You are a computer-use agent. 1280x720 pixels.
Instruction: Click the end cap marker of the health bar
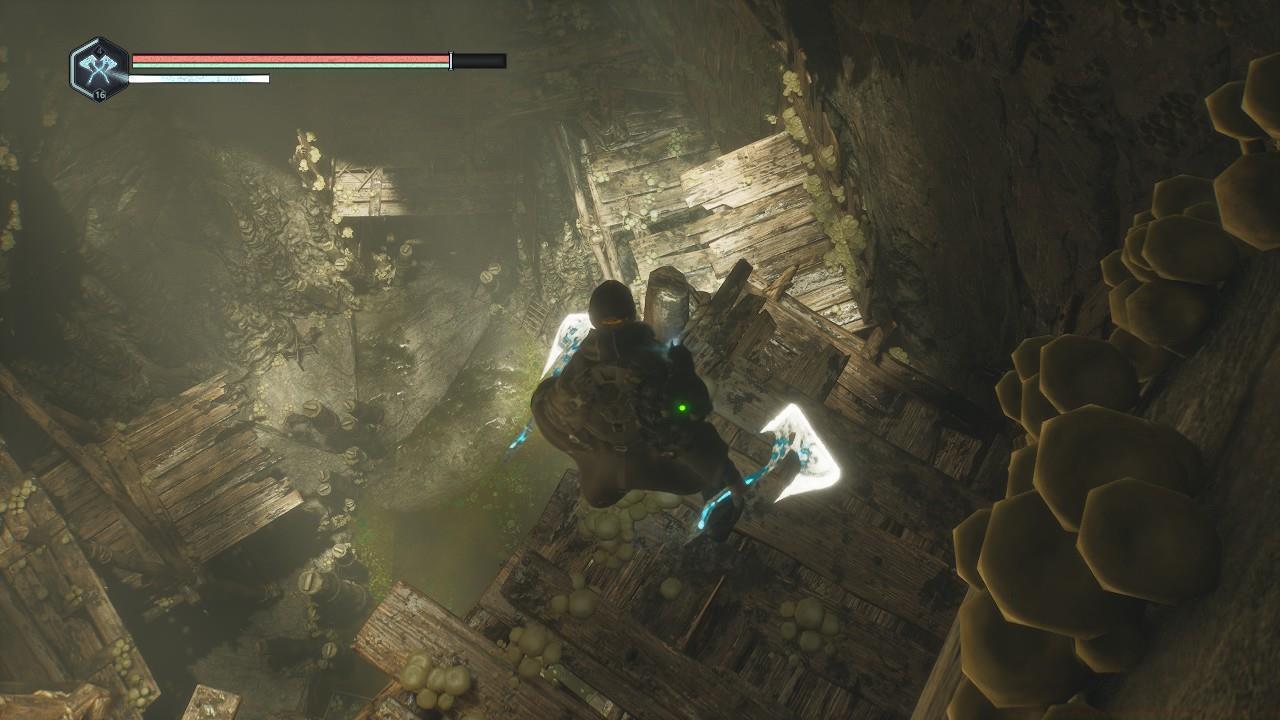click(450, 59)
